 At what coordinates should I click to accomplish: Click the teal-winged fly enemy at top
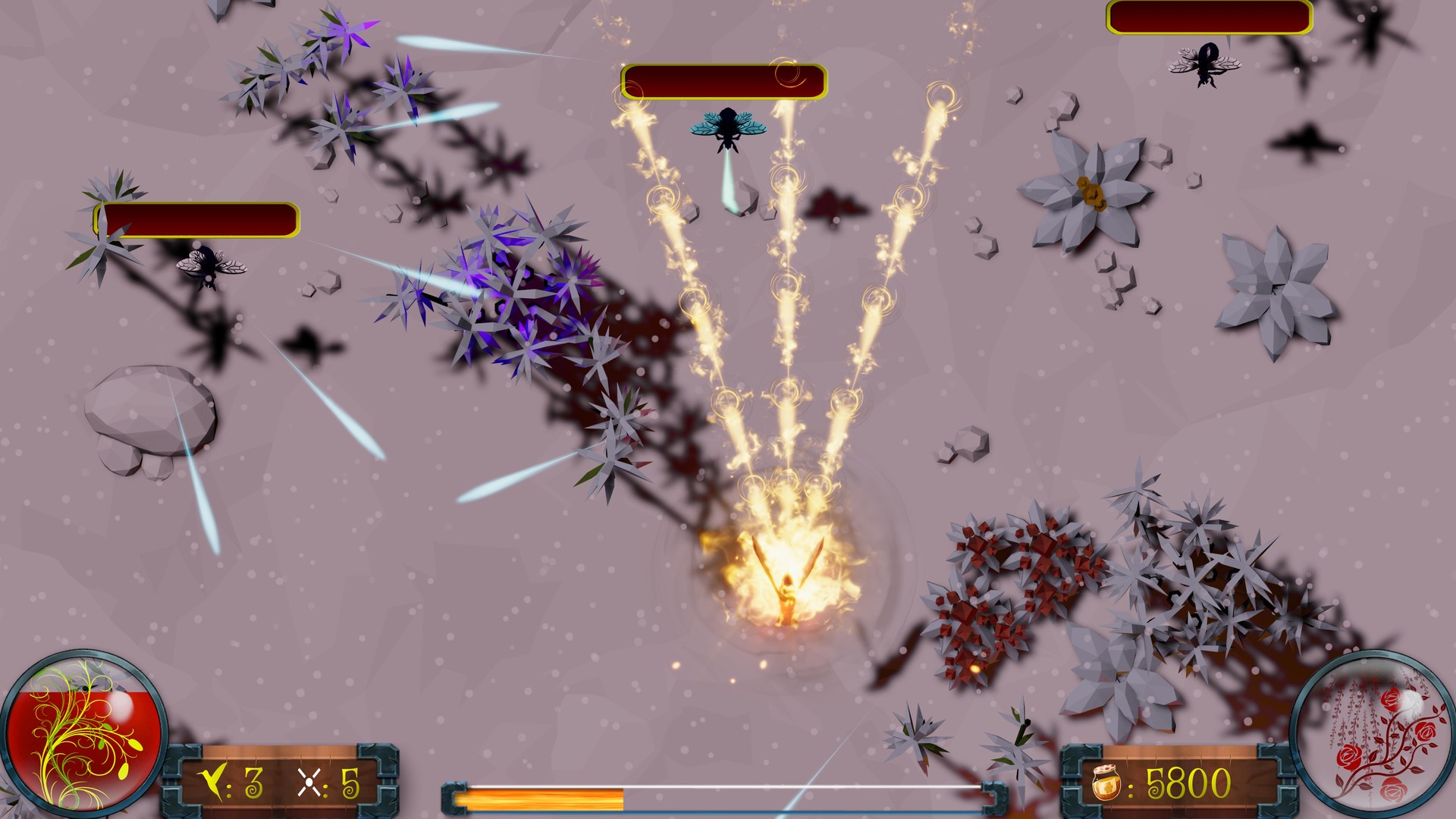point(728,129)
